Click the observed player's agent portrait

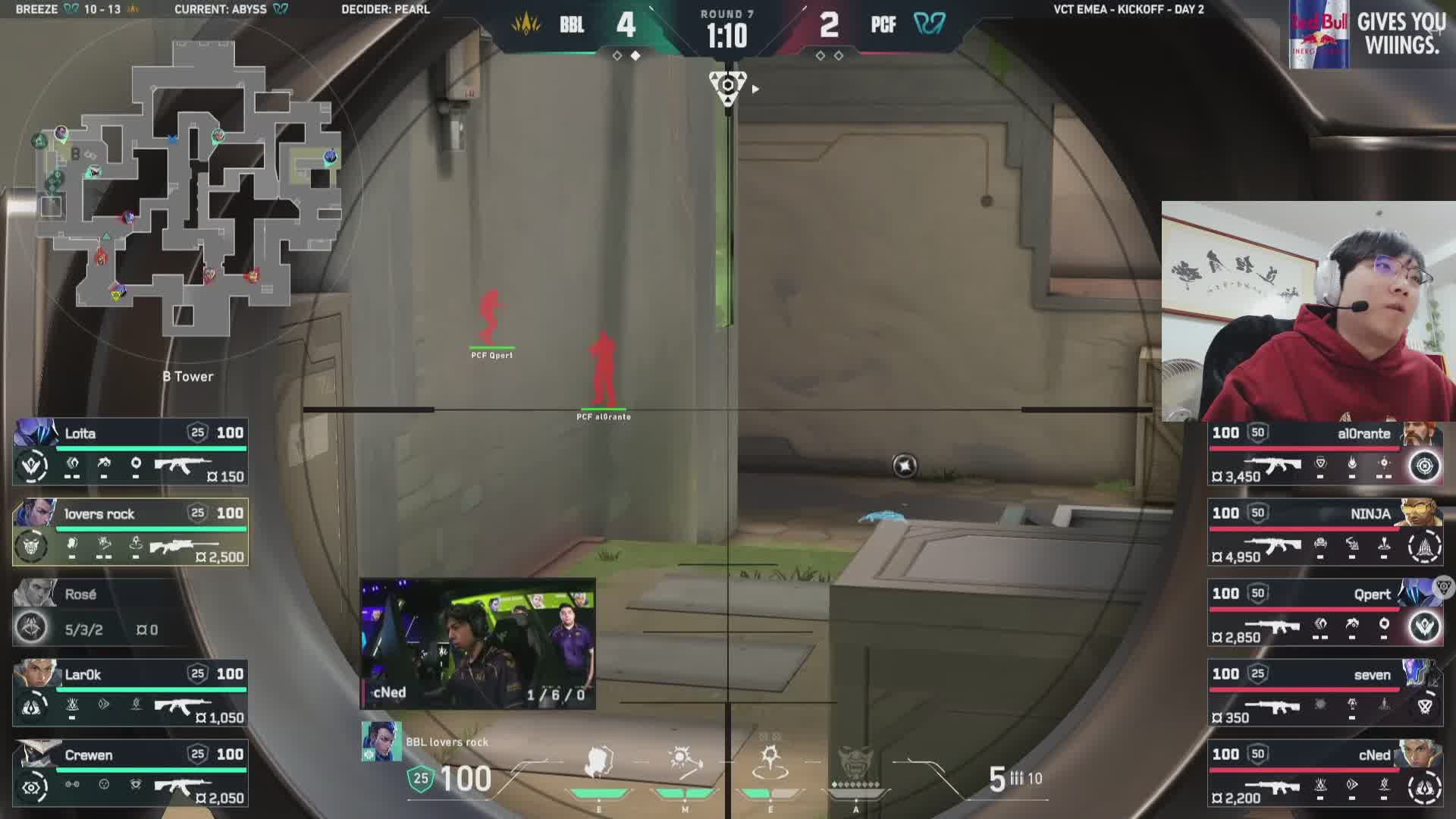(x=381, y=742)
